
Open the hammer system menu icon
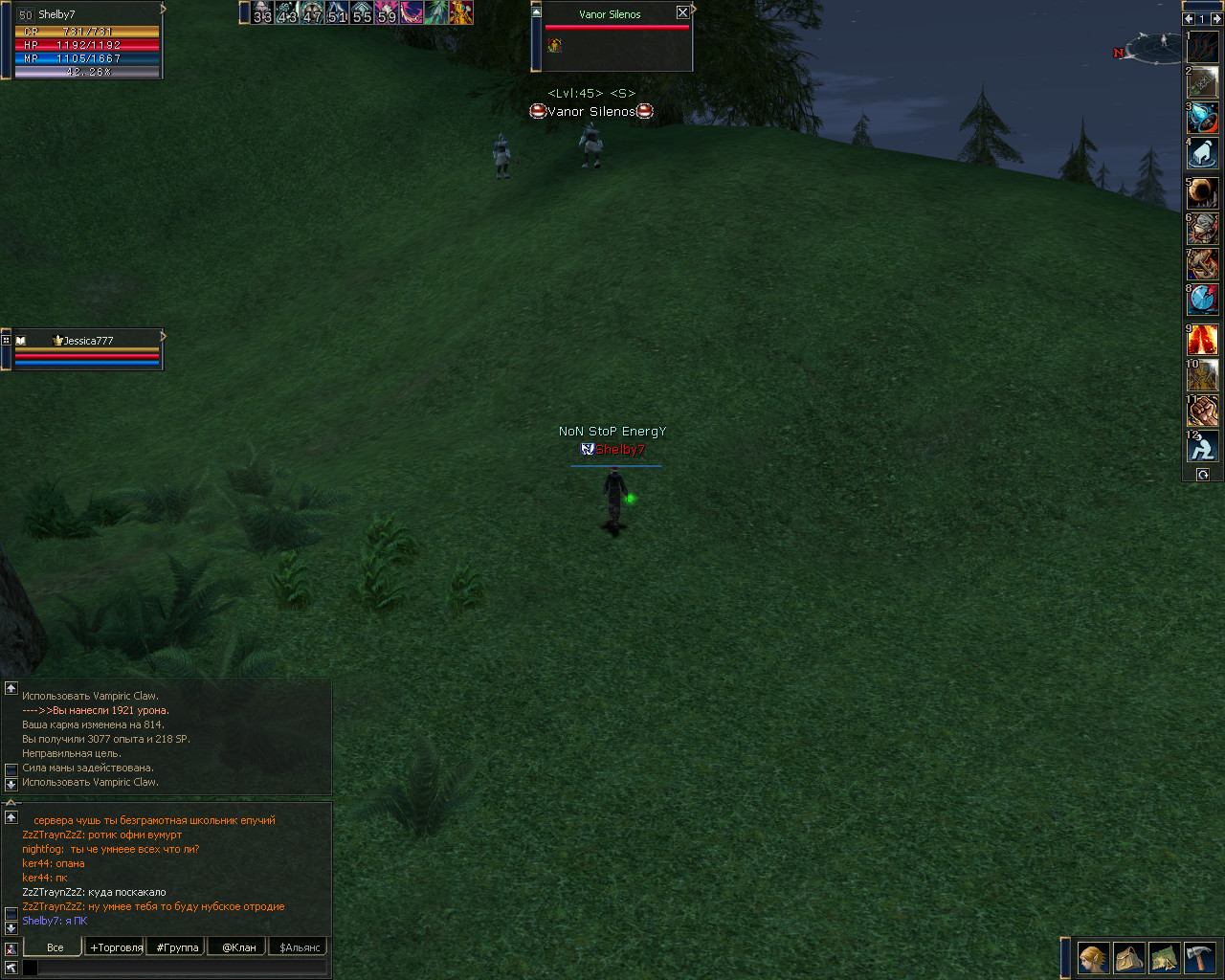click(1199, 958)
